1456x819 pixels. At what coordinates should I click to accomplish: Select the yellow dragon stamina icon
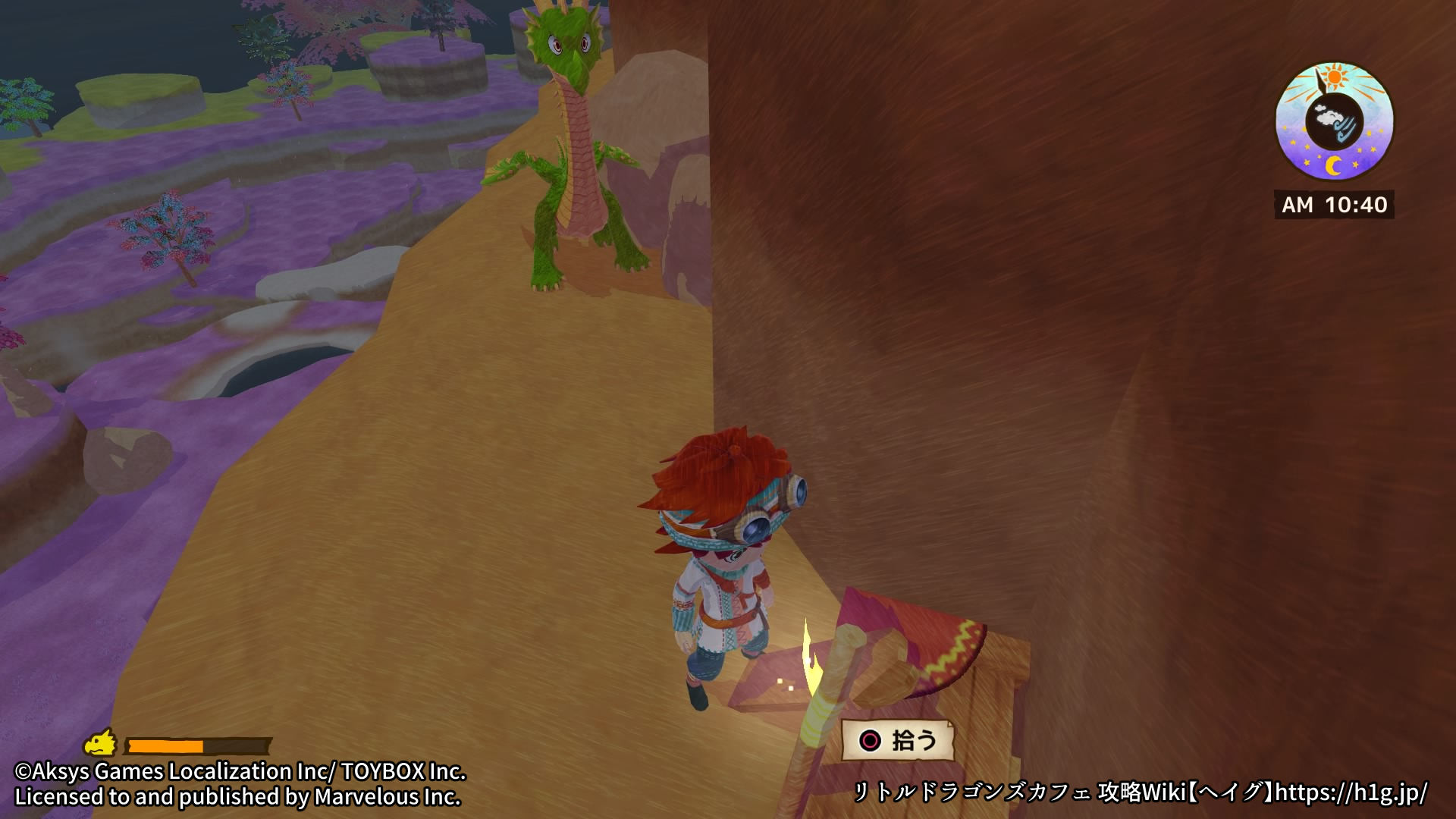100,744
